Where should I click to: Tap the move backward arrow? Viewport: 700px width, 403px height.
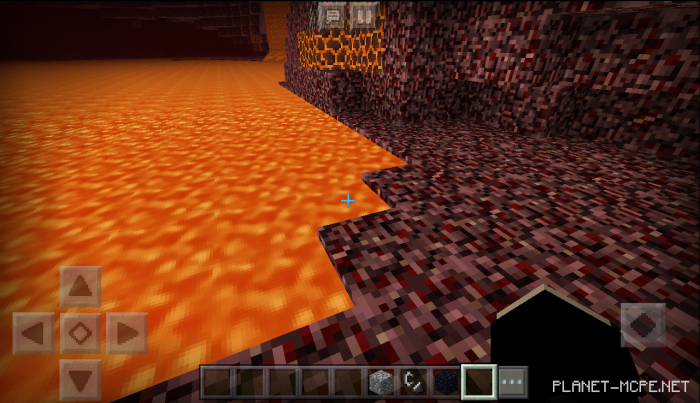pyautogui.click(x=80, y=378)
